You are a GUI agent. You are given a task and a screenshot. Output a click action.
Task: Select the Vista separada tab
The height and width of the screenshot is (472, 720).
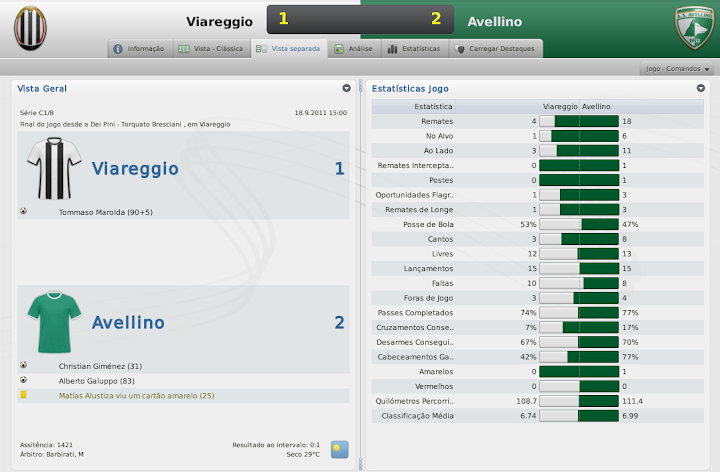pyautogui.click(x=289, y=48)
